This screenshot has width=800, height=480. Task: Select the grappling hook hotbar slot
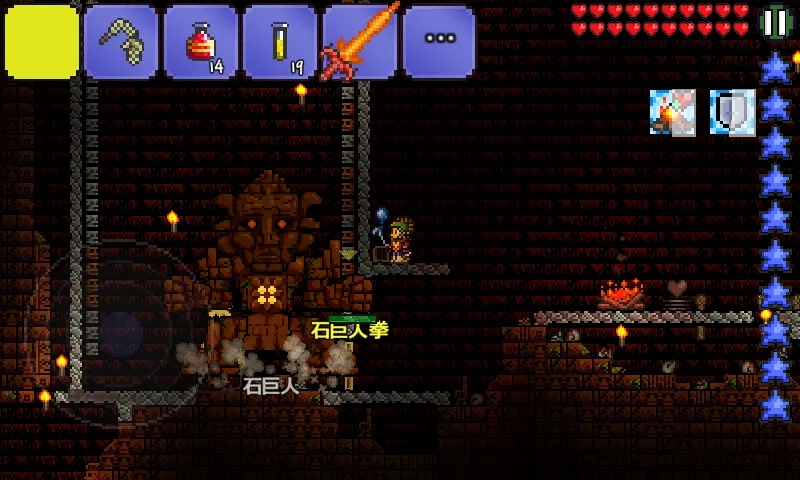point(121,41)
